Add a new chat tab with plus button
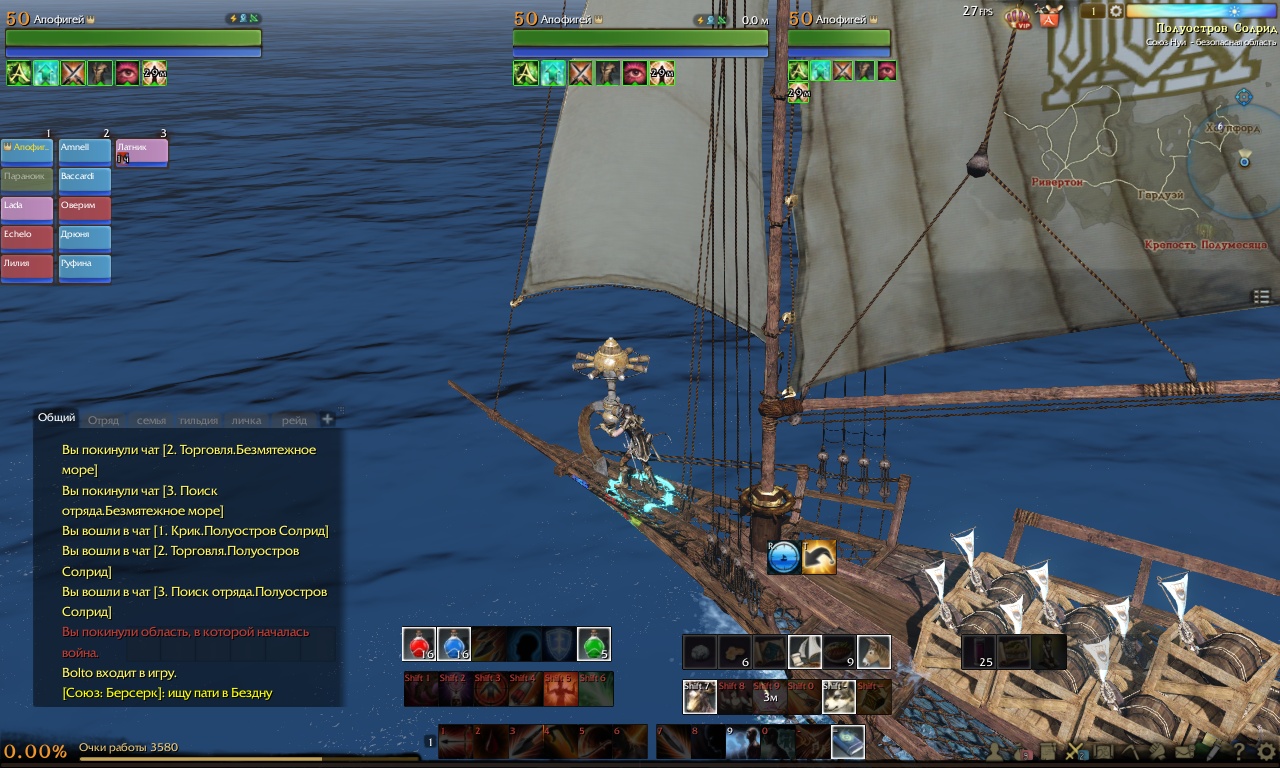1280x768 pixels. [x=327, y=417]
